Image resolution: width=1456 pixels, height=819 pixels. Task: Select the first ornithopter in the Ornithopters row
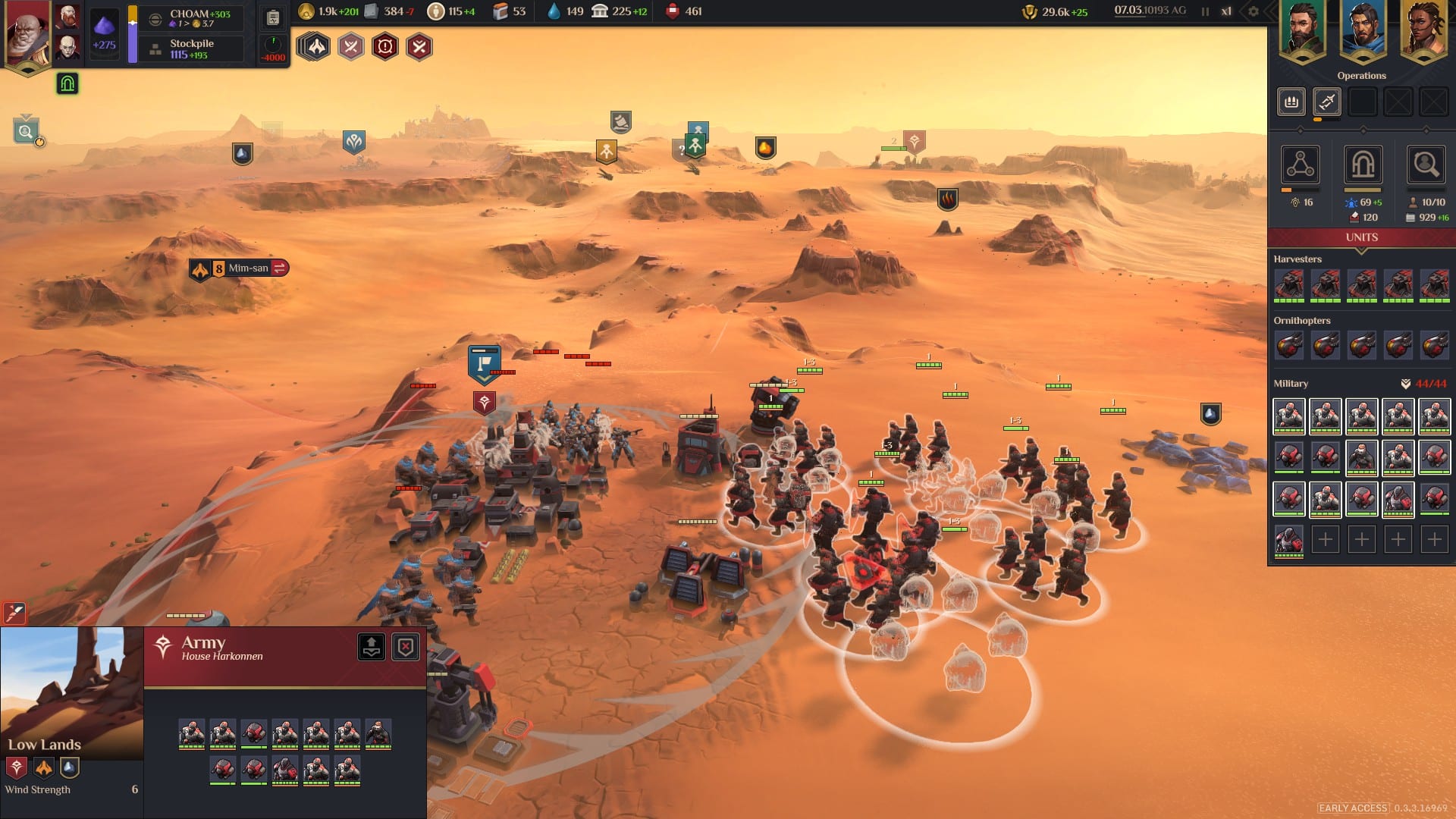pos(1289,346)
